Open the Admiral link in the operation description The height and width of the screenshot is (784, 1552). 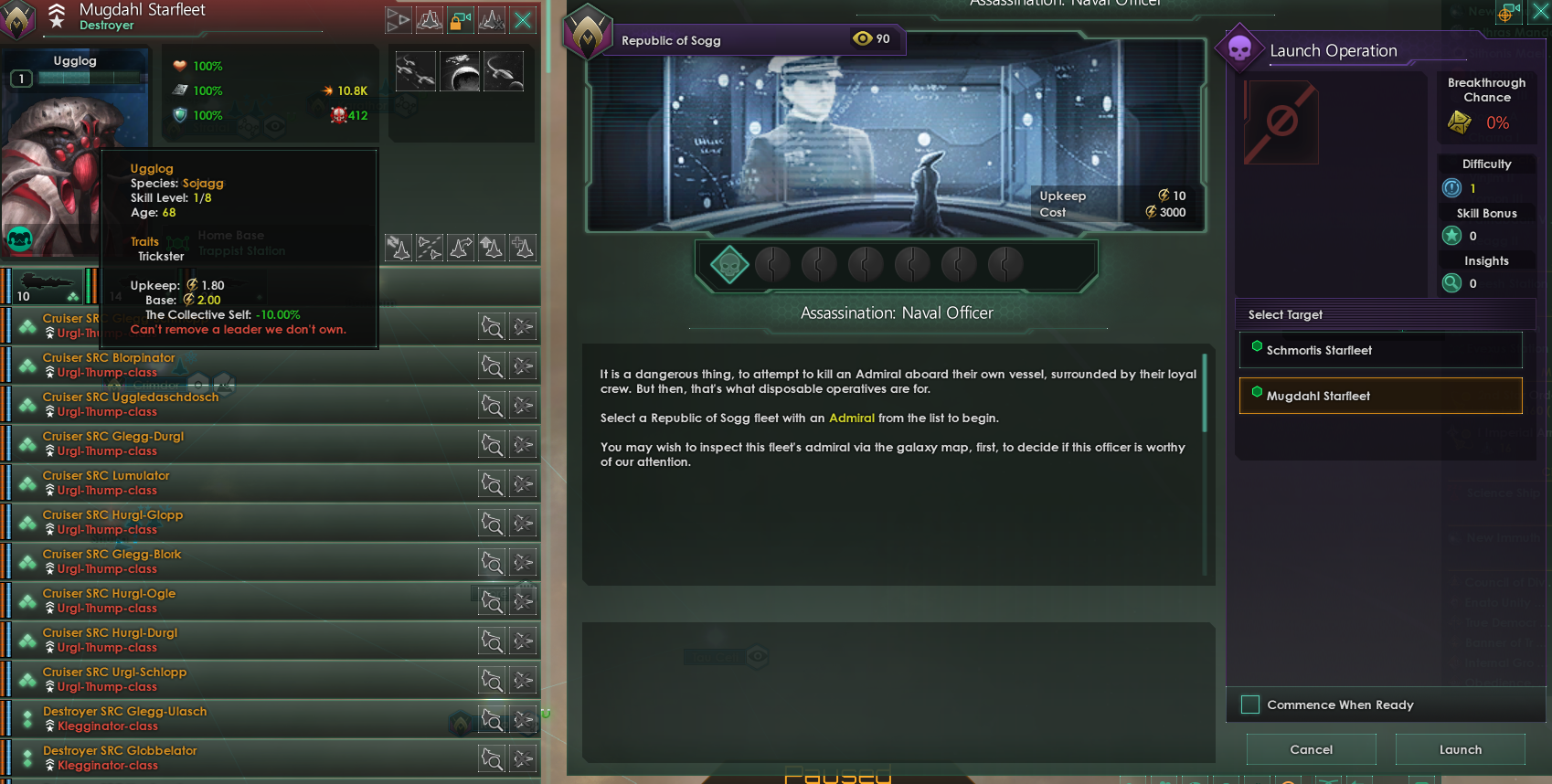tap(852, 418)
